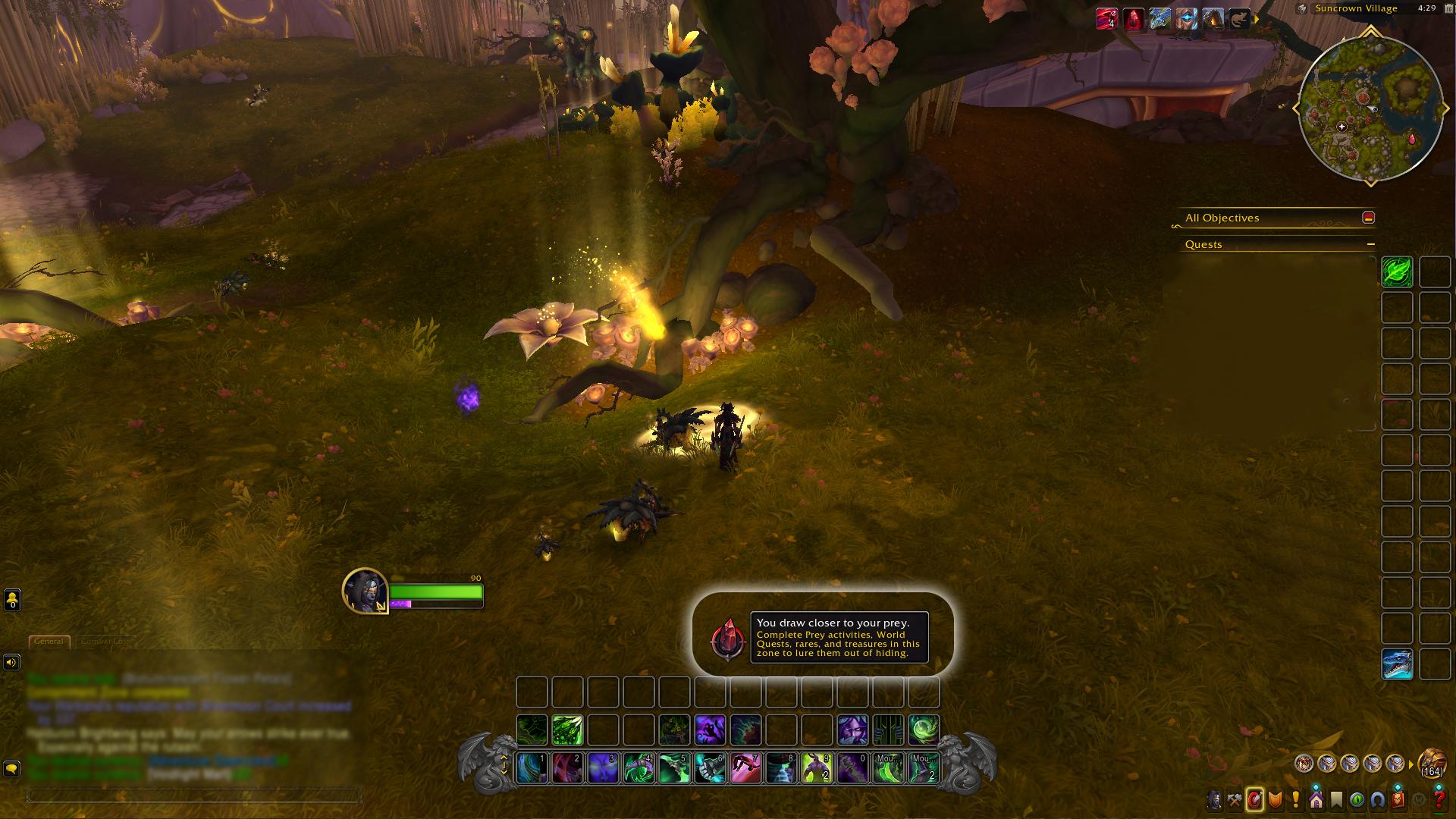Open the minimap at Suncrown Village
Screen dimensions: 1456x819
(1370, 108)
